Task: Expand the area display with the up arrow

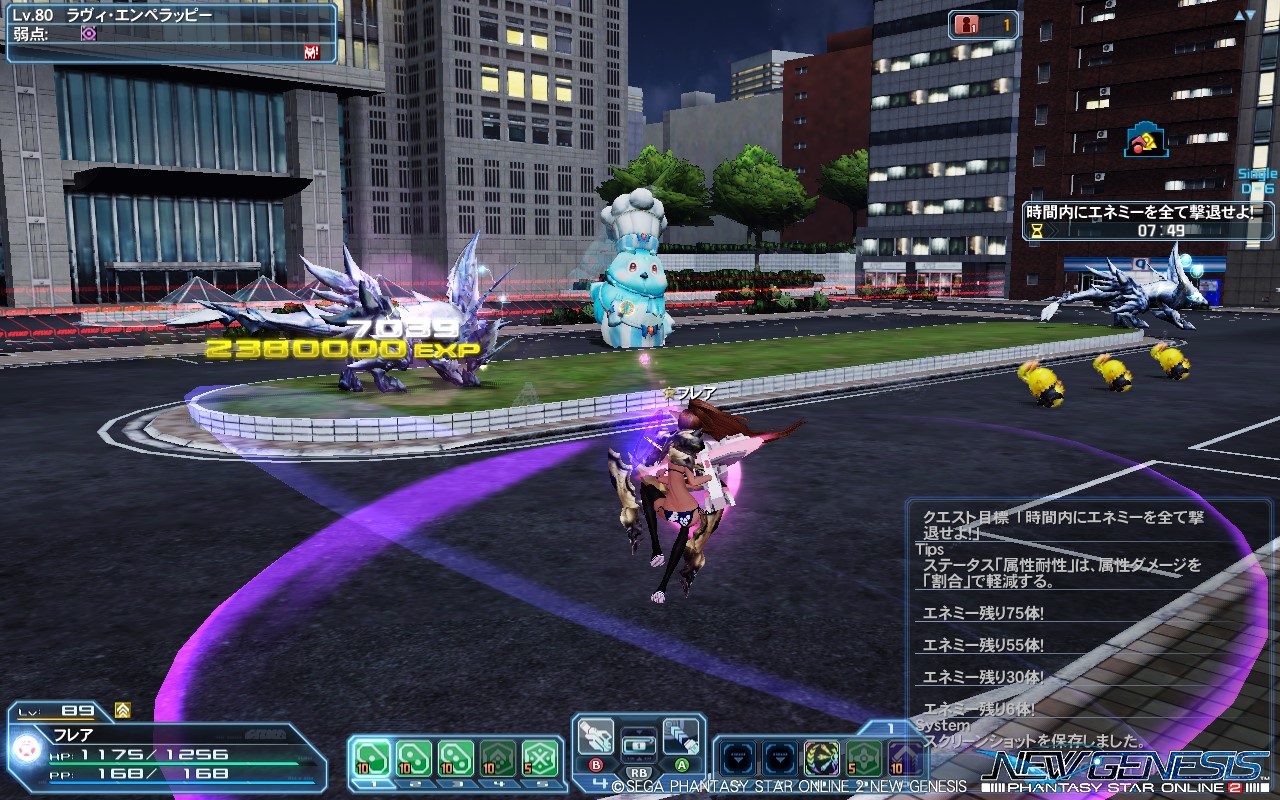Action: (1239, 13)
